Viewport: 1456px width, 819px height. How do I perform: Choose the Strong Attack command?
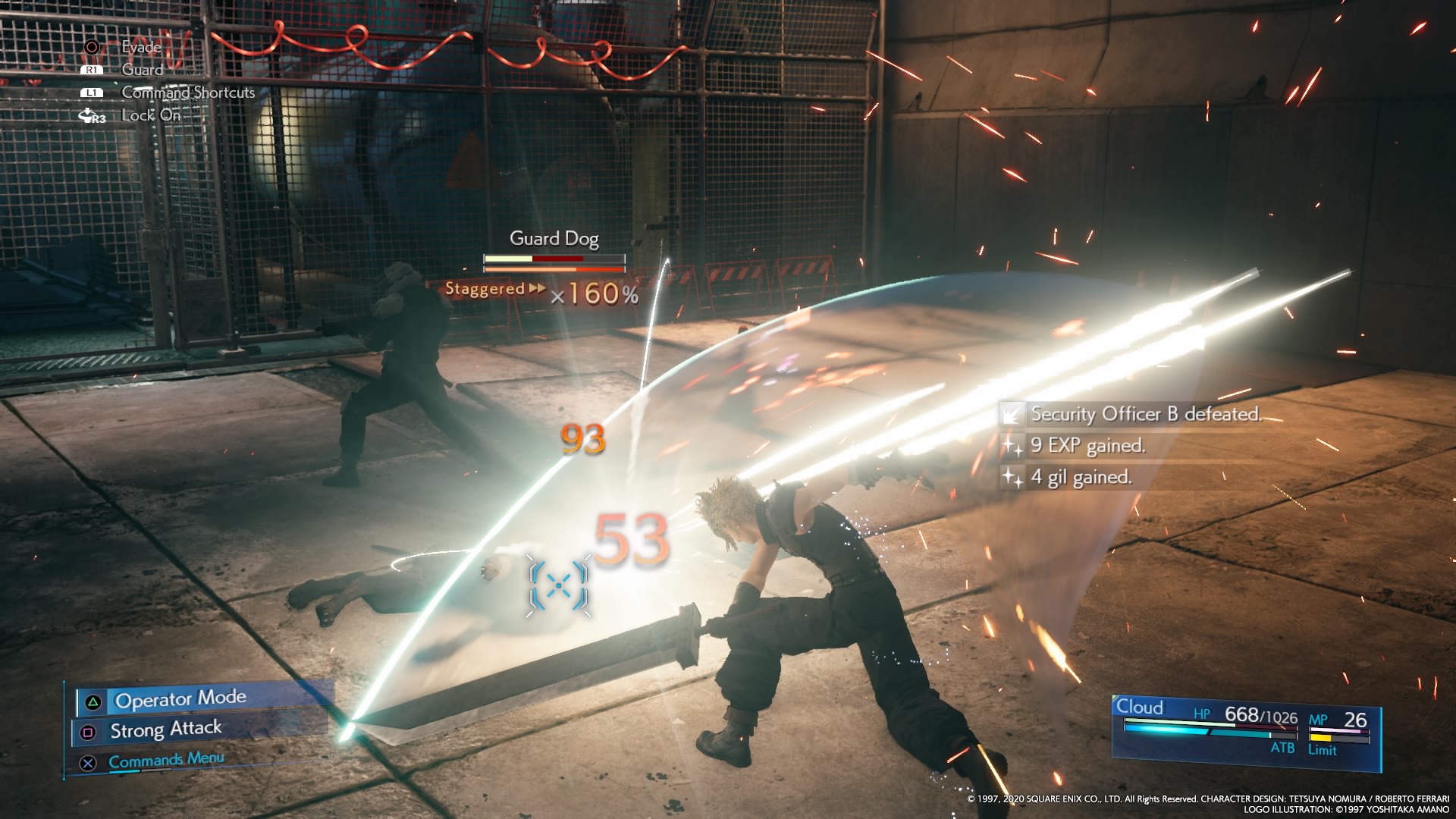(x=166, y=730)
